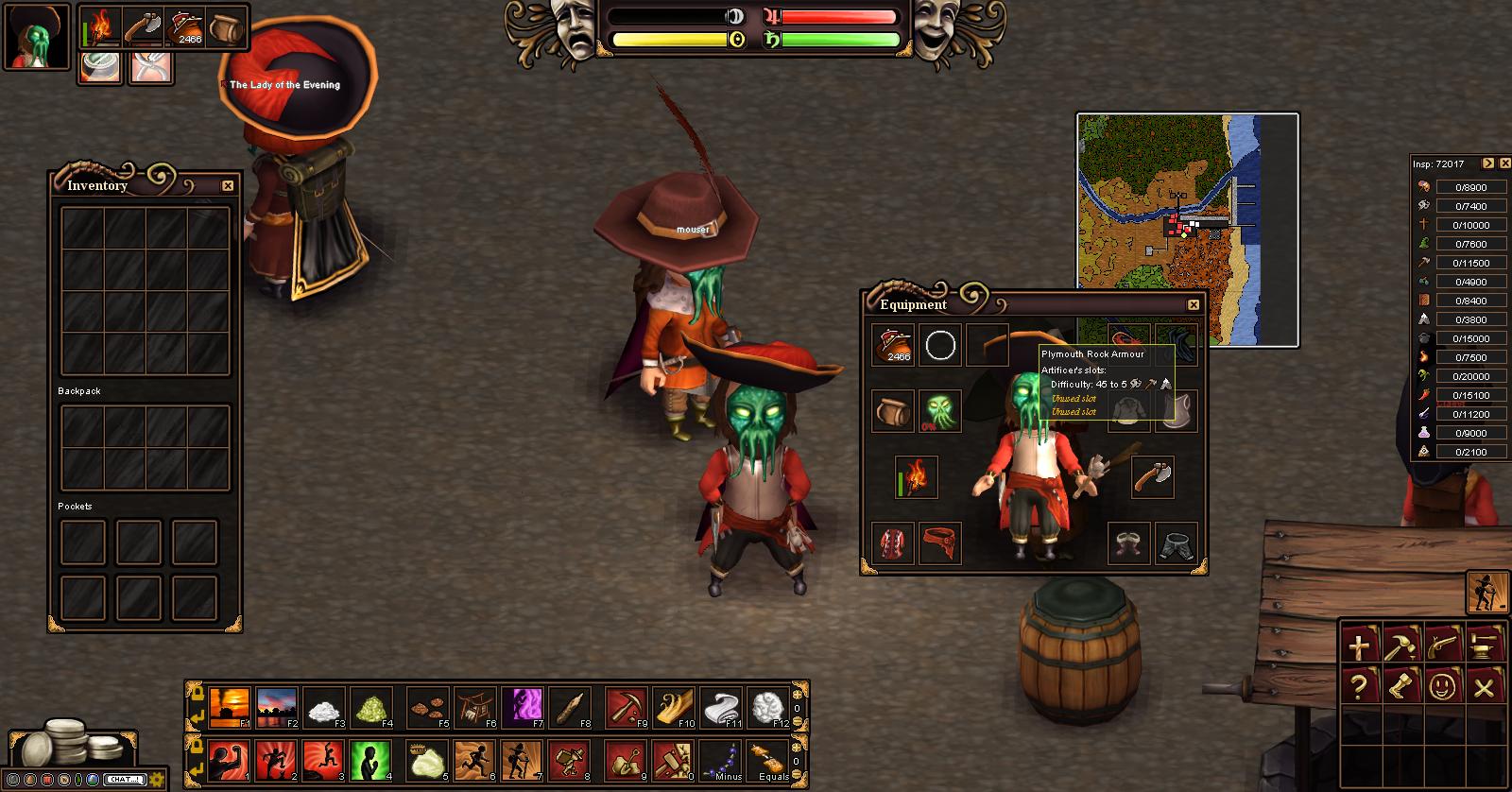The image size is (1512, 792).
Task: Open settings with the gear icon
Action: click(156, 780)
